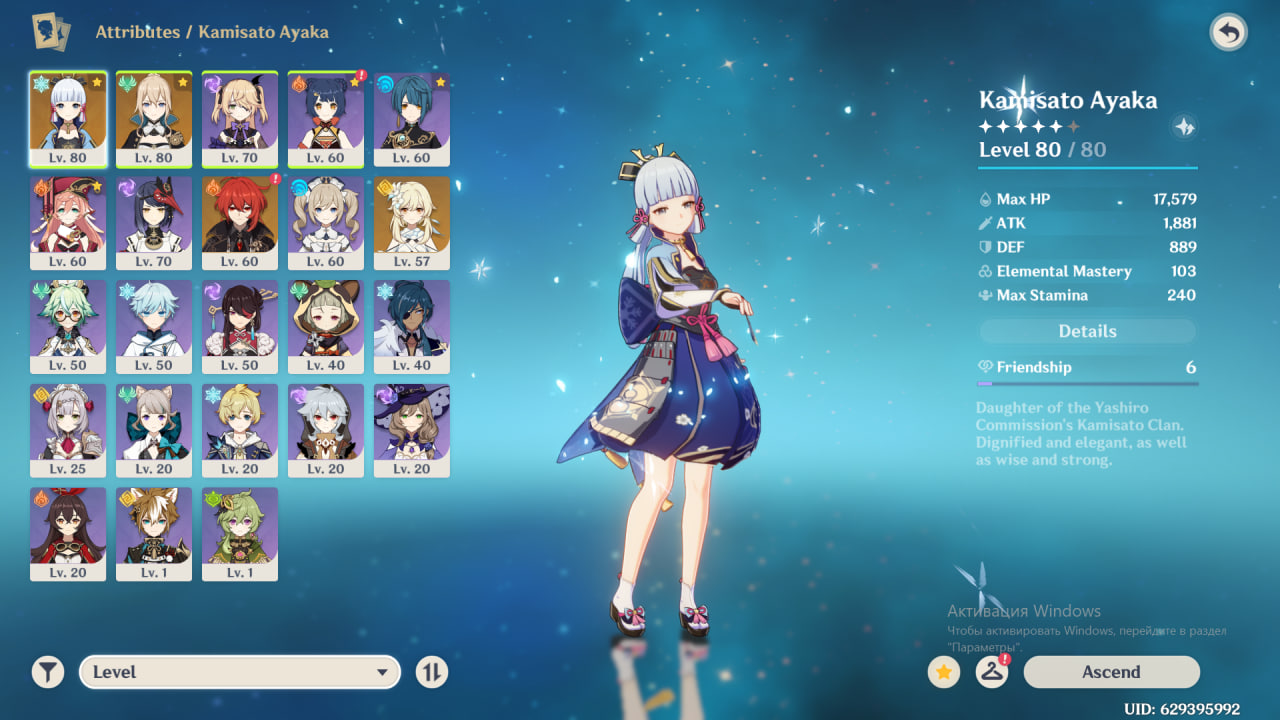The width and height of the screenshot is (1280, 720).
Task: Select Collei's level 1 card
Action: [240, 534]
